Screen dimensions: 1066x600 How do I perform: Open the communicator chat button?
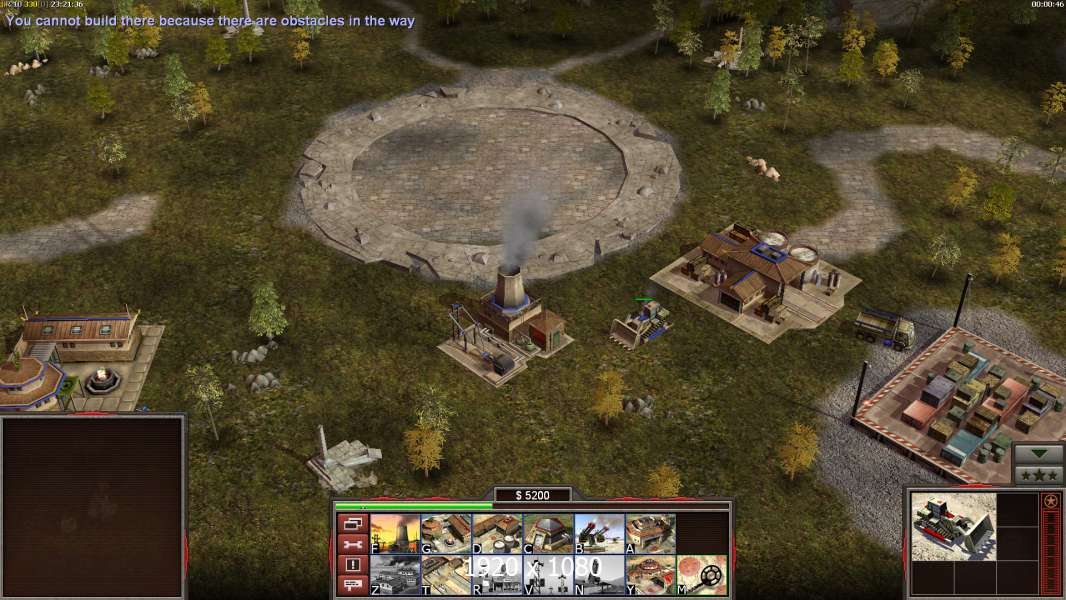tap(351, 586)
